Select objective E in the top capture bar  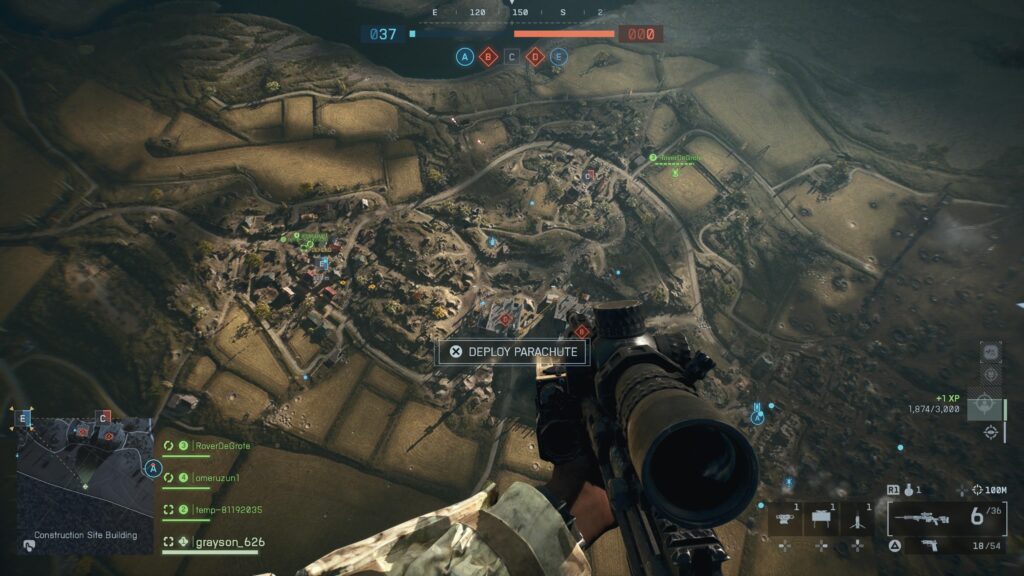pos(558,57)
